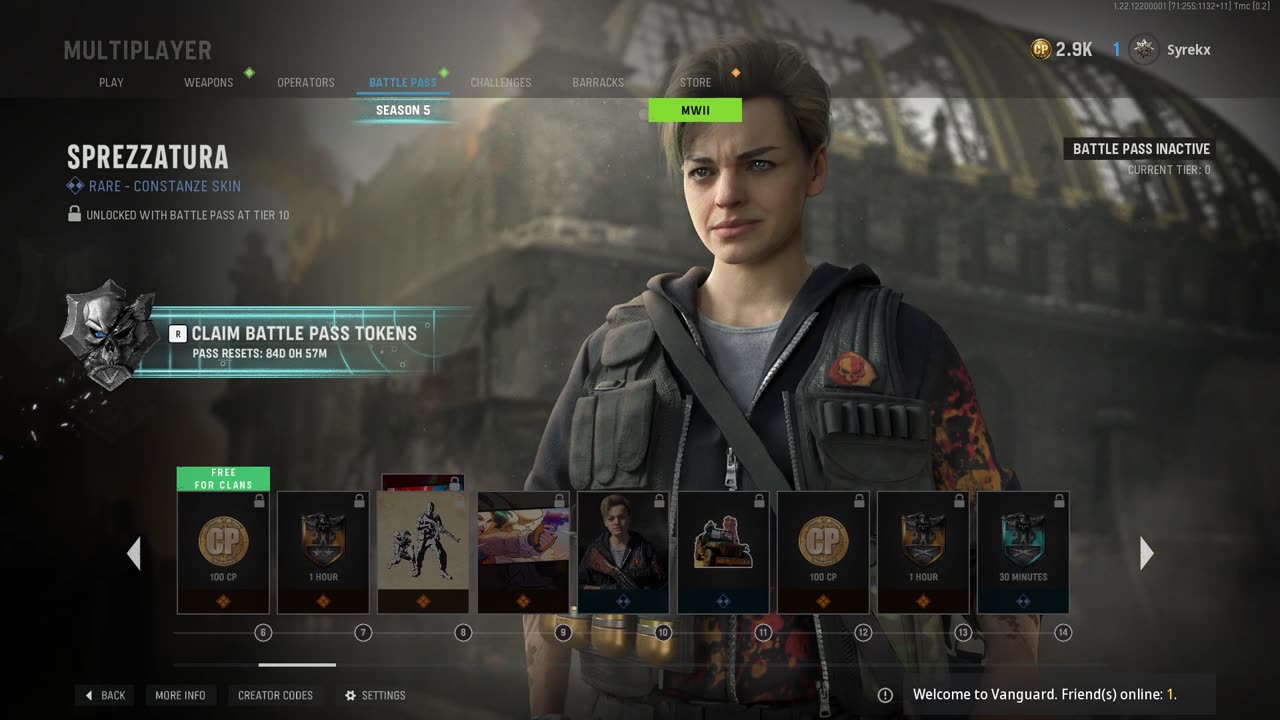Open the Weapons tab
Image resolution: width=1280 pixels, height=720 pixels.
(x=208, y=82)
